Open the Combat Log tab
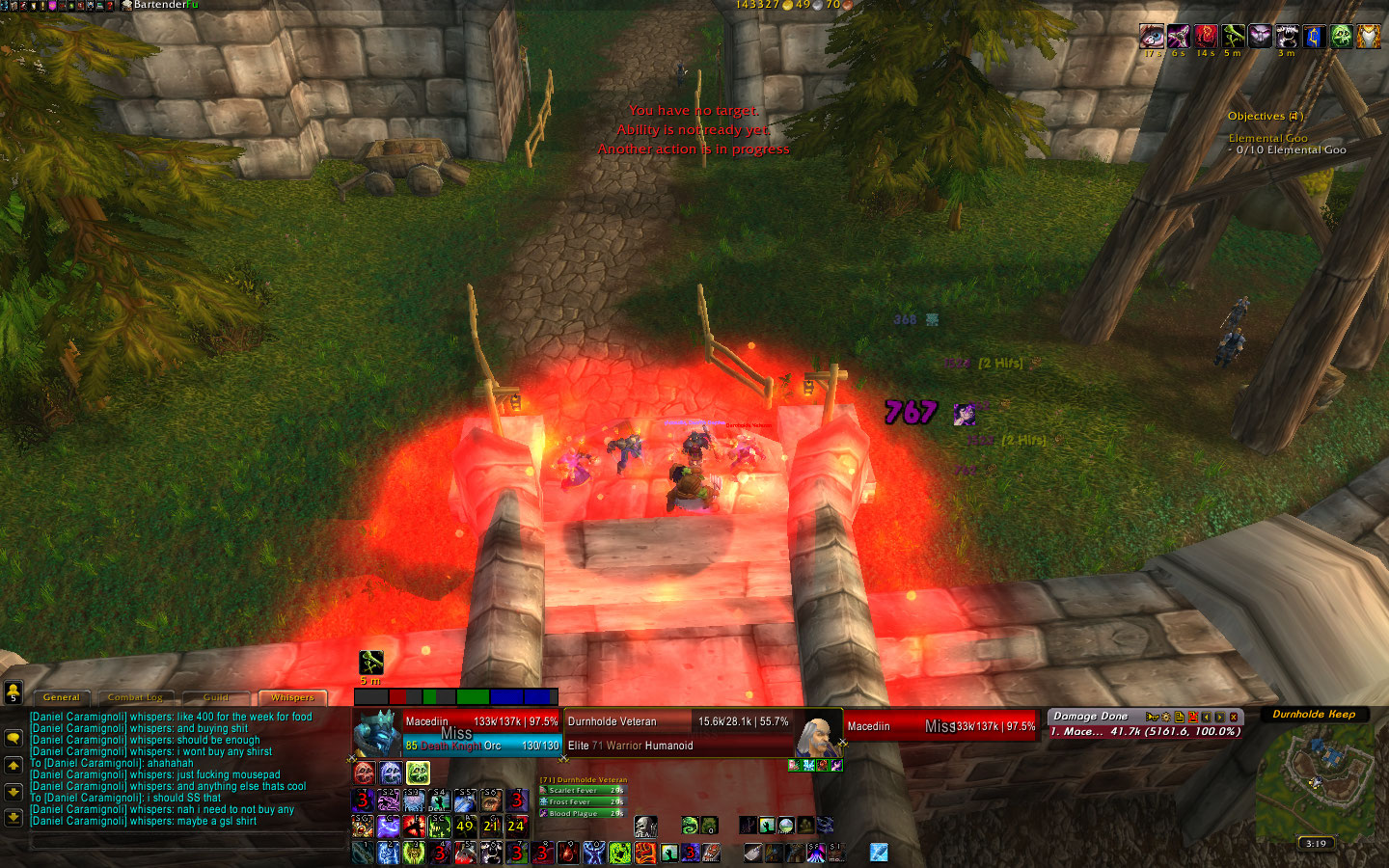This screenshot has height=868, width=1389. click(135, 697)
